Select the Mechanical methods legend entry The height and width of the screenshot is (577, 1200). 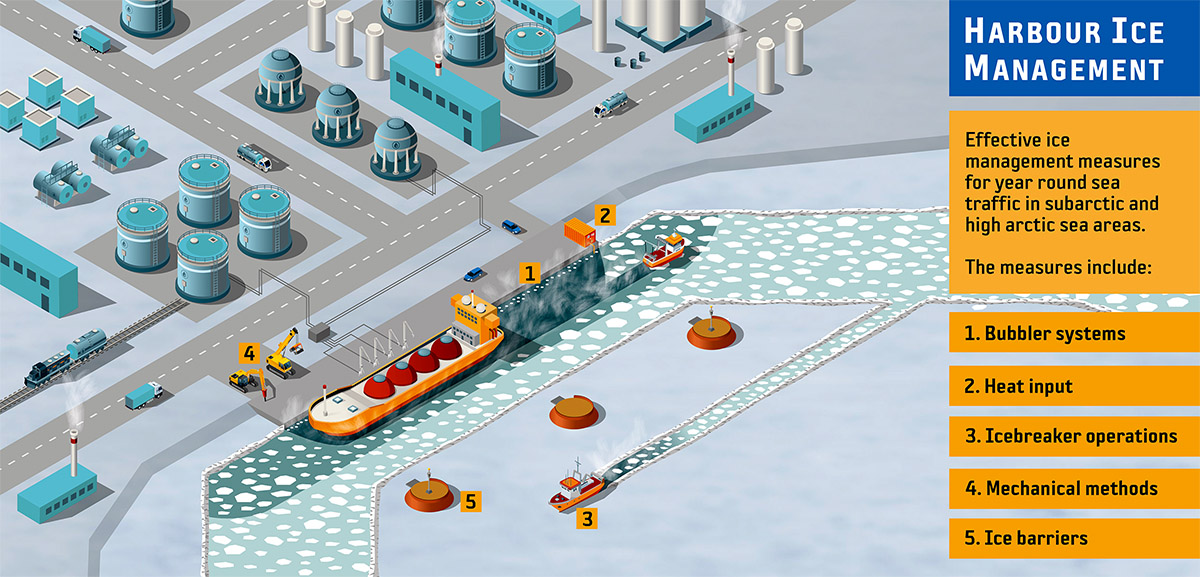(1073, 489)
